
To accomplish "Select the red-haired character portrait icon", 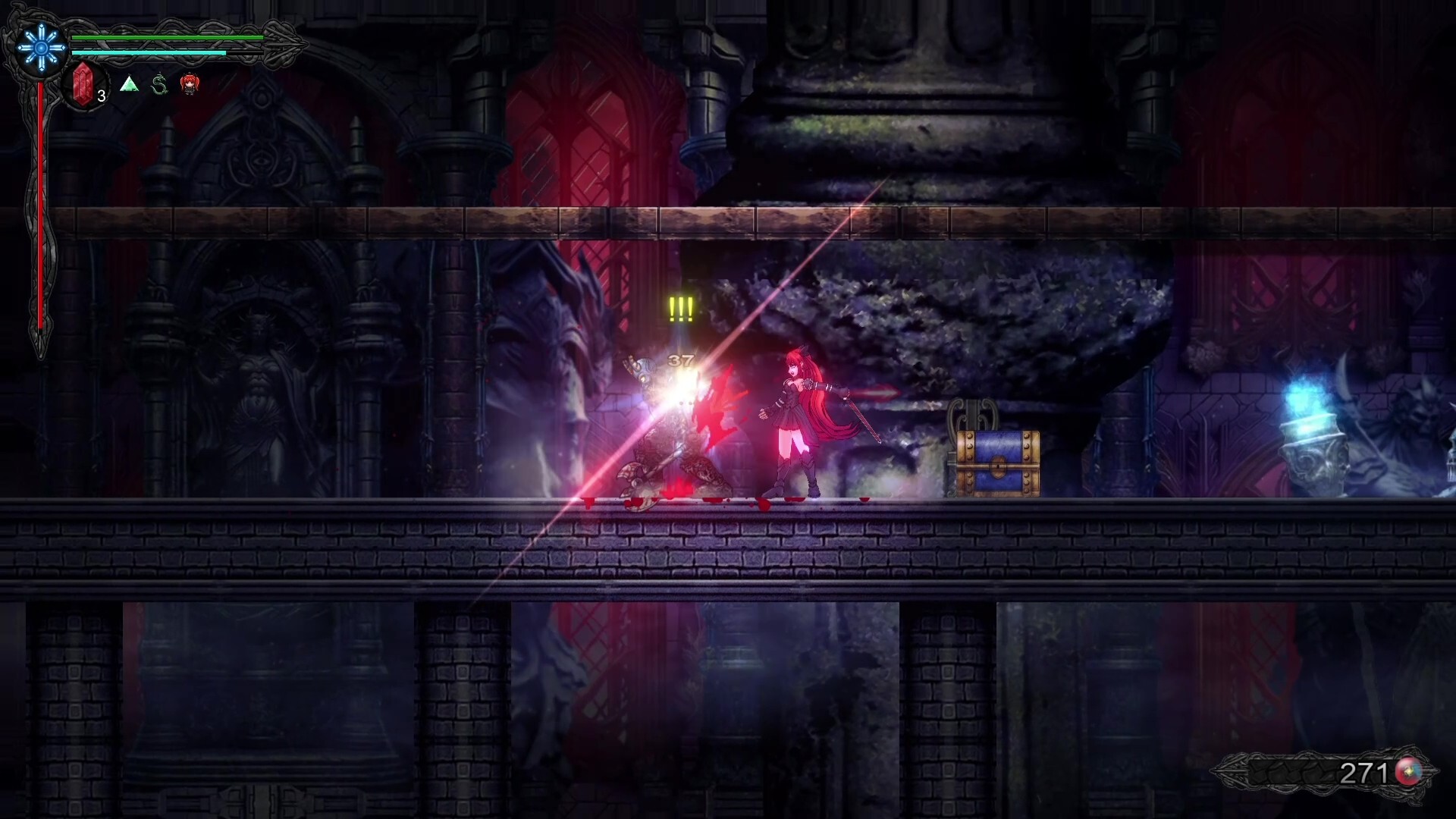I will coord(190,85).
